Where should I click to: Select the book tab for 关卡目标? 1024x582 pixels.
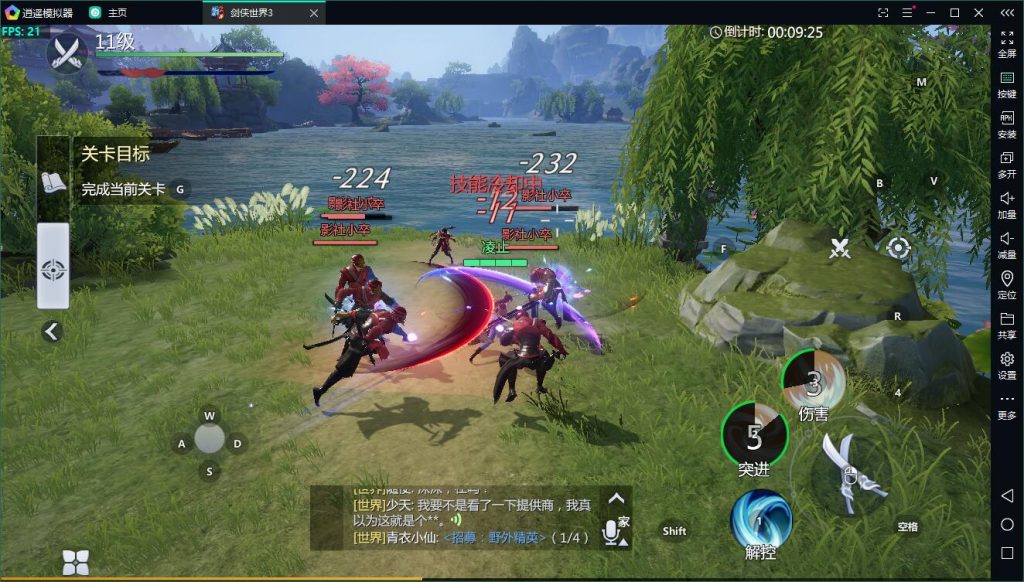click(53, 183)
